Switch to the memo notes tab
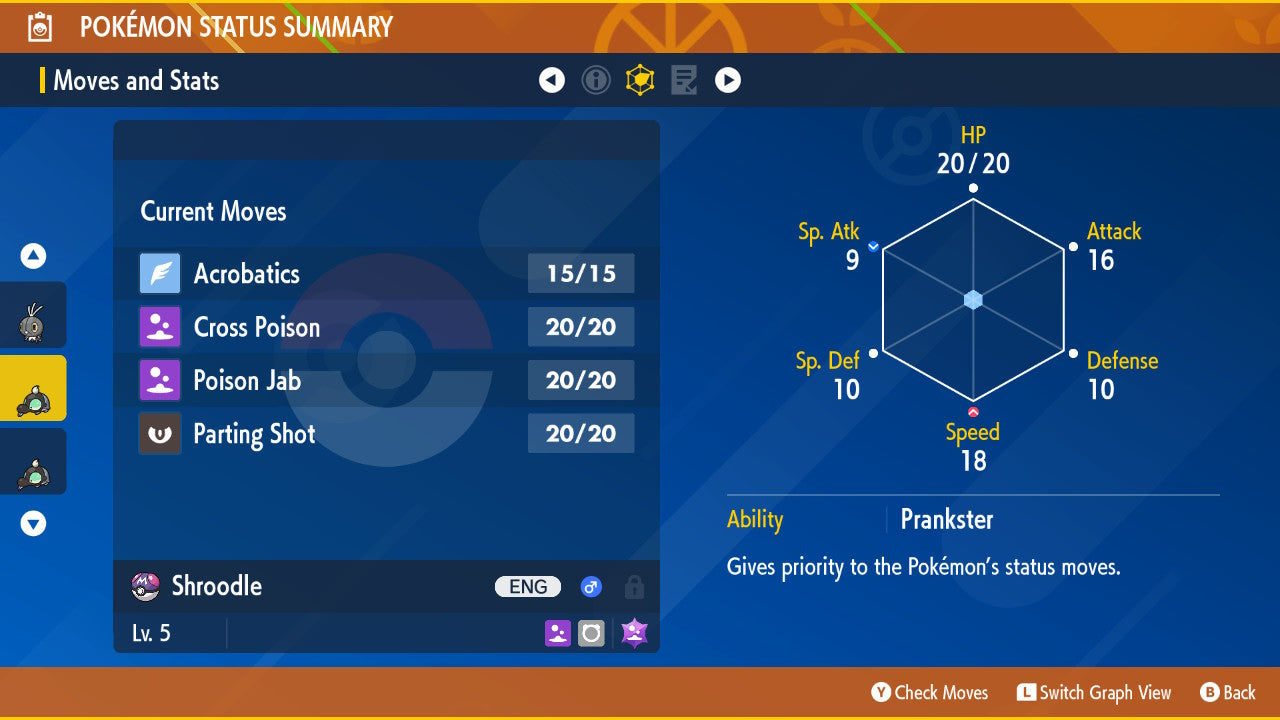1280x720 pixels. pos(684,80)
